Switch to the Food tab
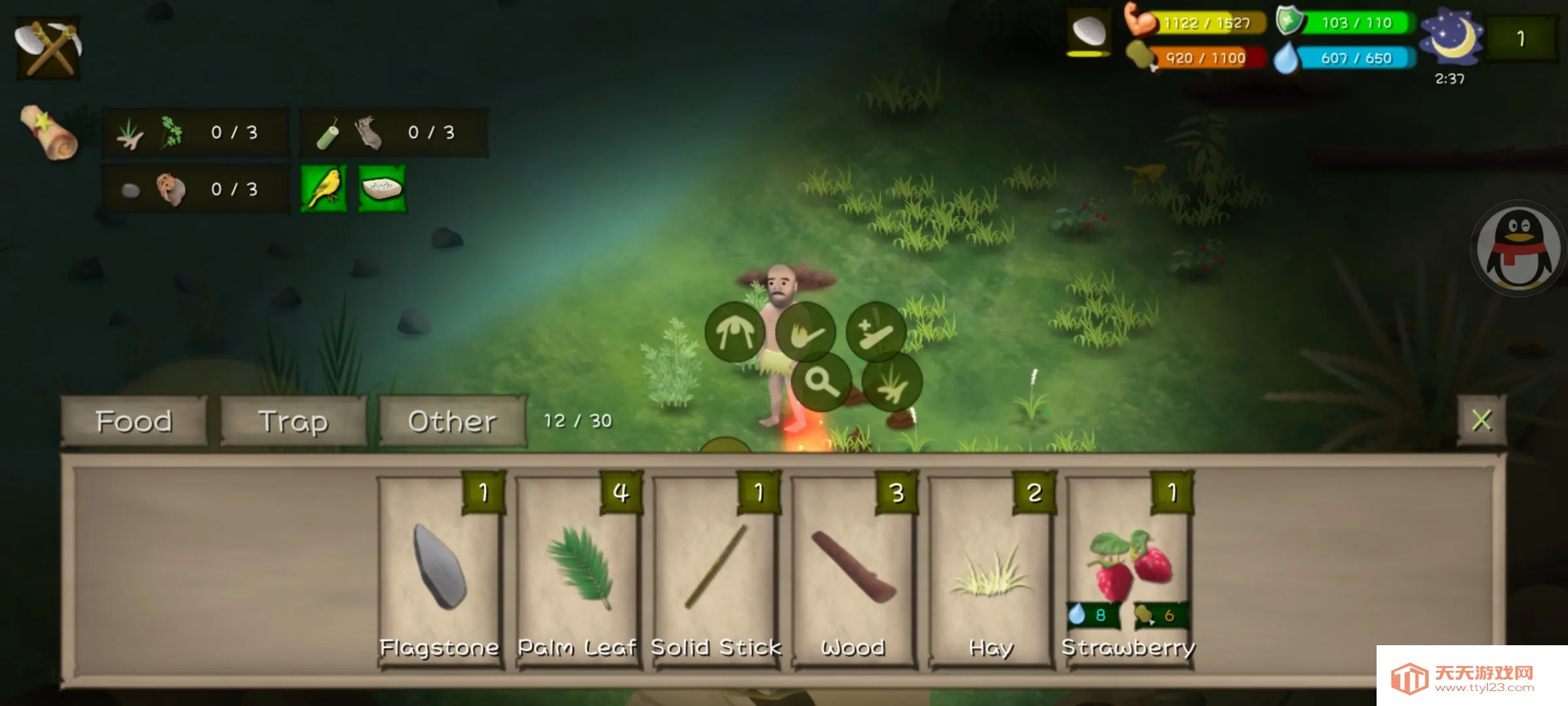The height and width of the screenshot is (706, 1568). [x=134, y=422]
